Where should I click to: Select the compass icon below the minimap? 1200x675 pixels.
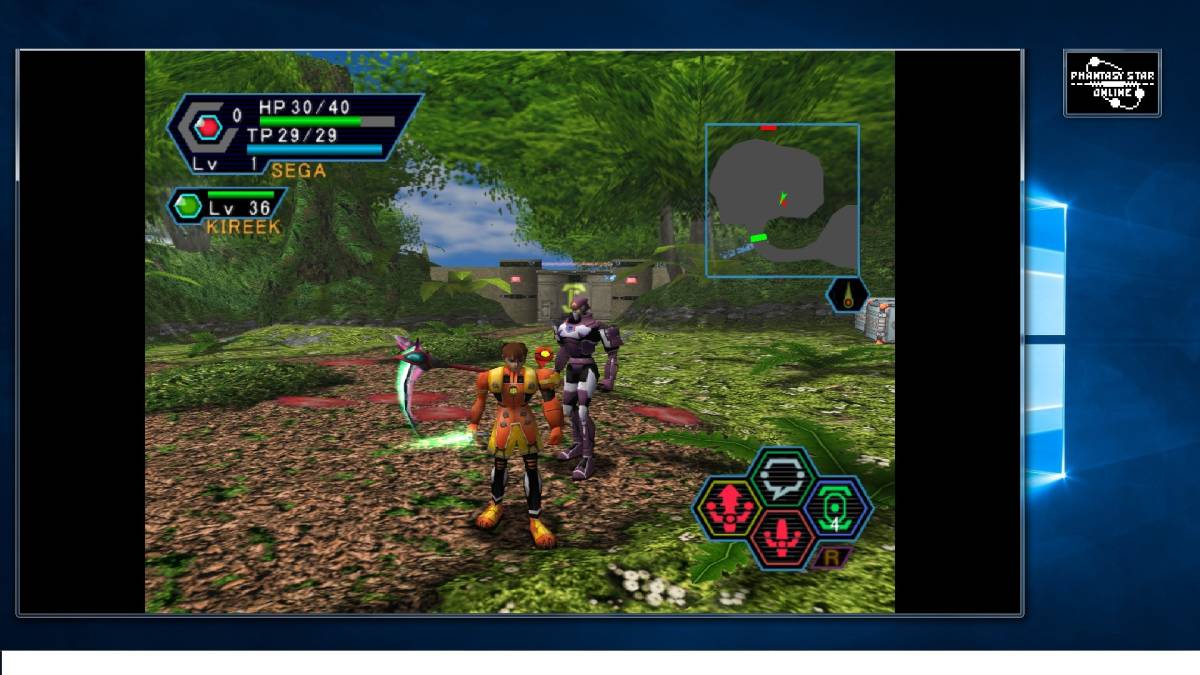[x=848, y=295]
